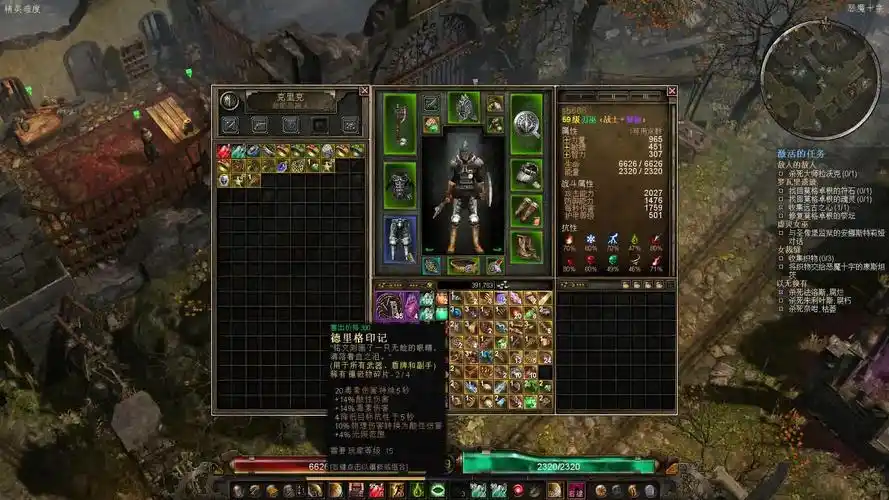Activate the green droplet skill on hotbar
Viewport: 889px width, 500px height.
pyautogui.click(x=417, y=490)
